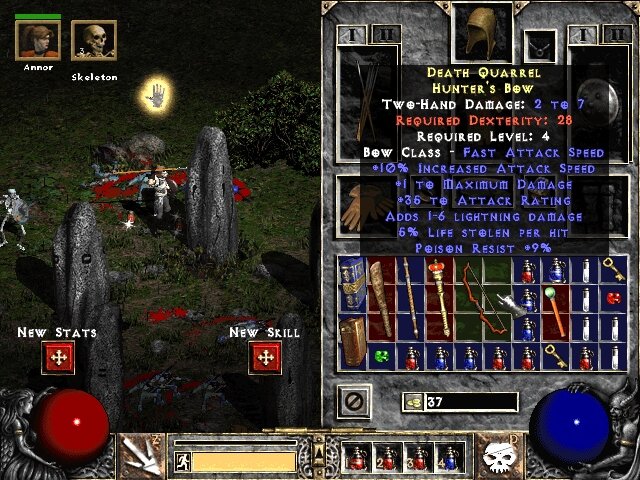The image size is (640, 480).
Task: Open the New Skill allocation button
Action: 265,357
